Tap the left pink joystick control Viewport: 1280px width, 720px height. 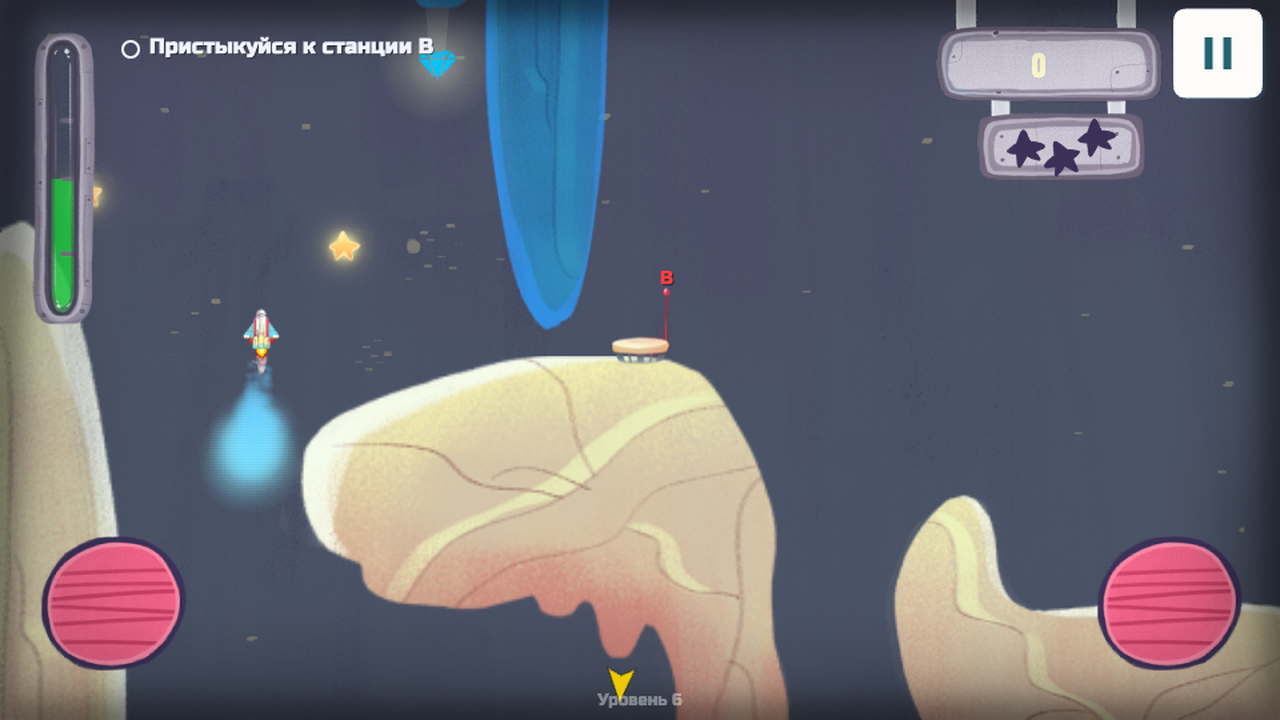pyautogui.click(x=113, y=600)
